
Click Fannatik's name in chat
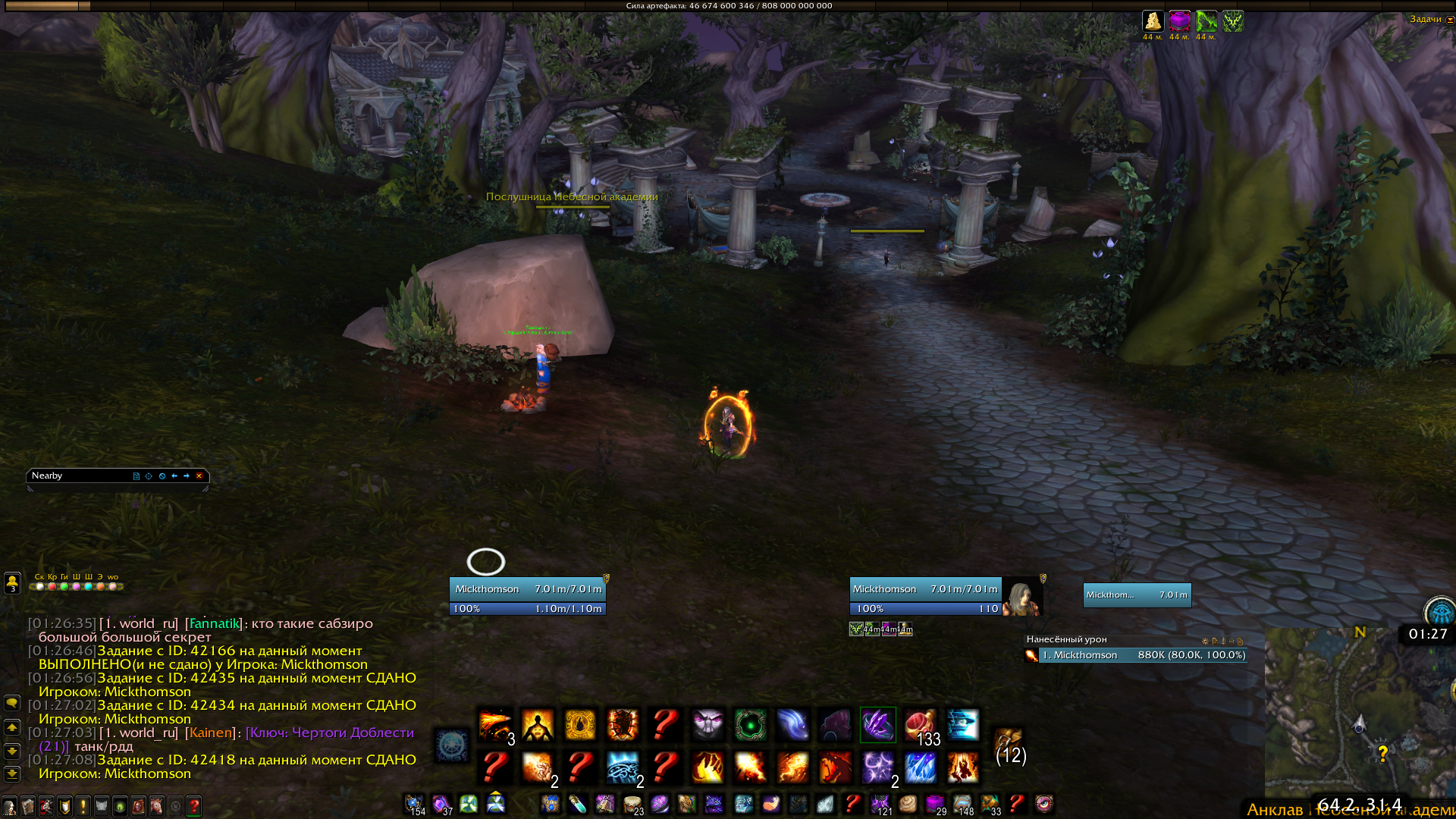pyautogui.click(x=214, y=623)
